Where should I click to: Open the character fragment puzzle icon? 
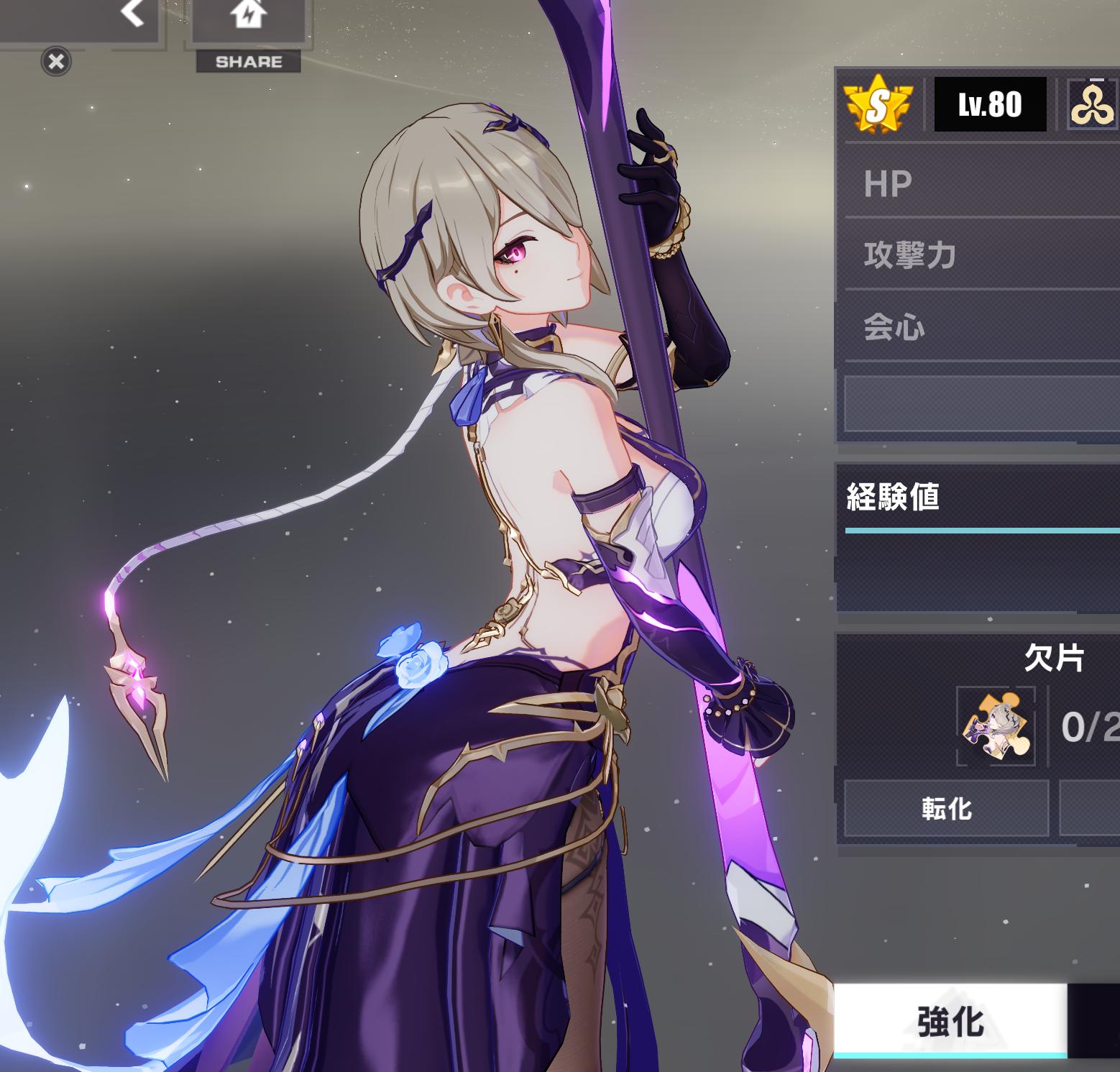996,726
